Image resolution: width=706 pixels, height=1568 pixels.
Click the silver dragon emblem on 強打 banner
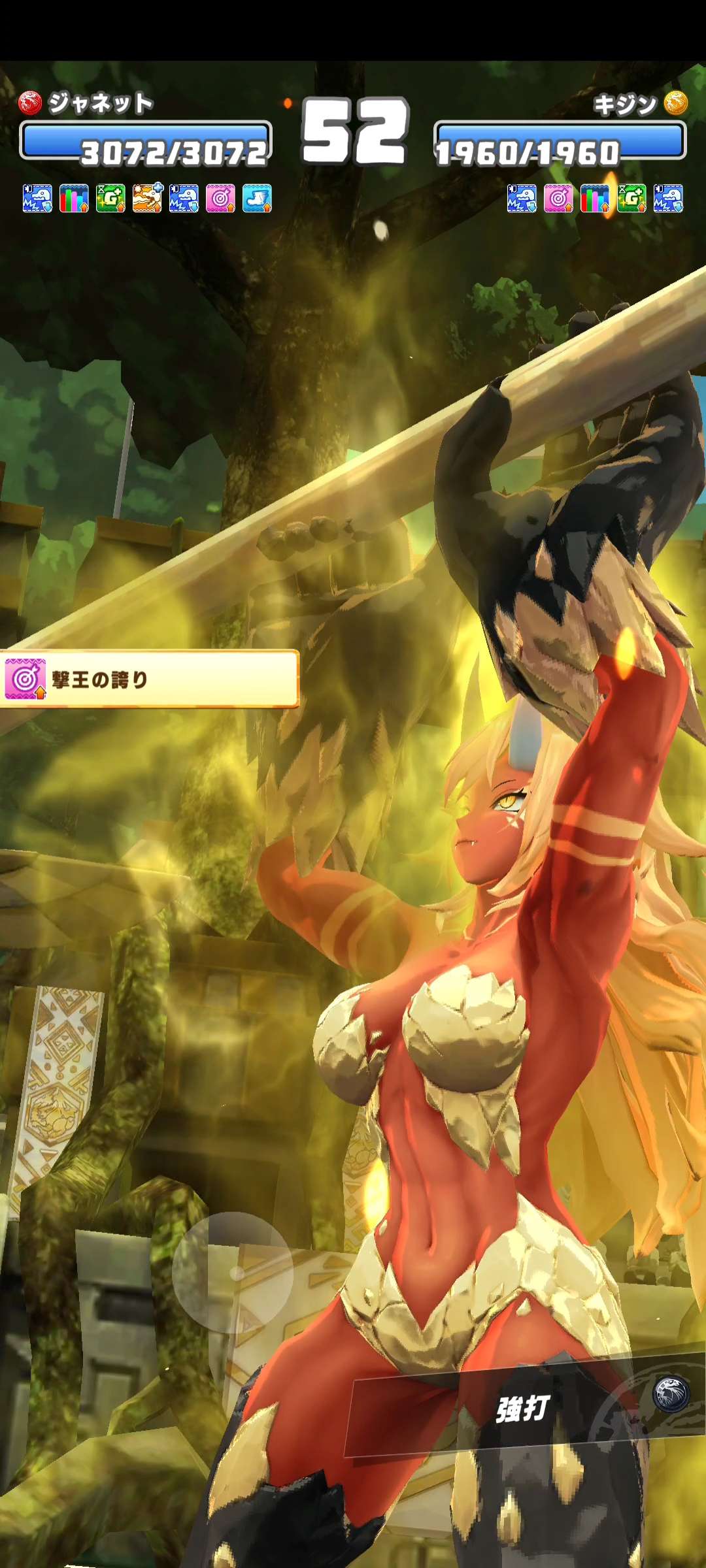tap(671, 1394)
